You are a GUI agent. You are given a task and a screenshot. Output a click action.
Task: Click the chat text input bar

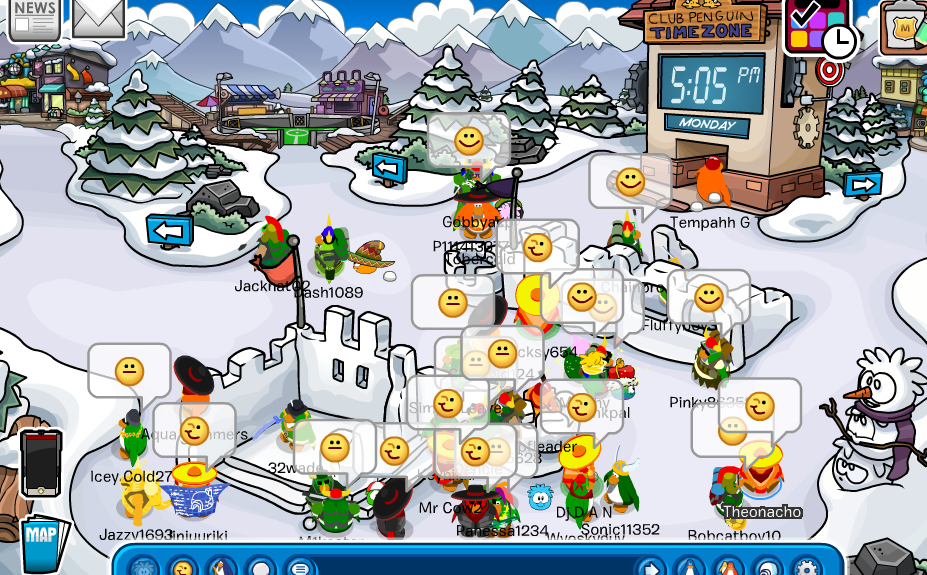(x=470, y=567)
